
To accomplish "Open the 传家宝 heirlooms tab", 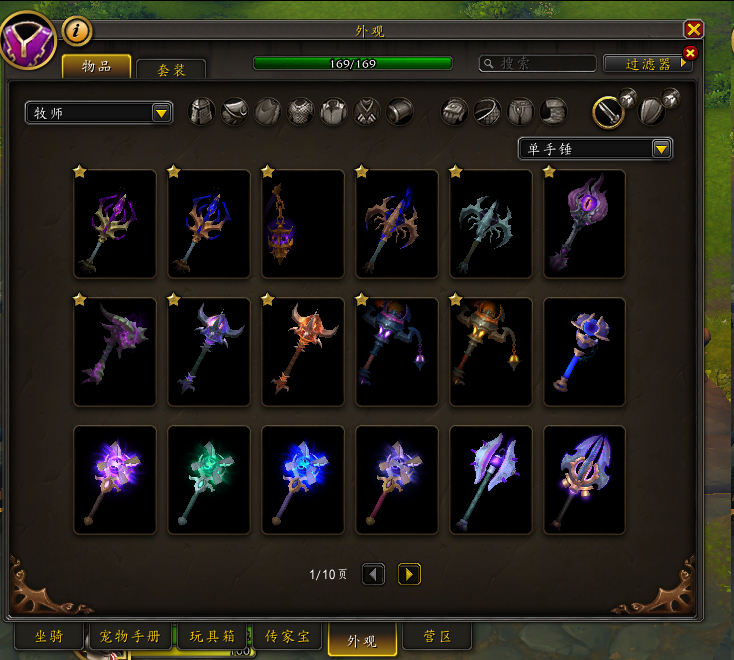I will coord(288,637).
